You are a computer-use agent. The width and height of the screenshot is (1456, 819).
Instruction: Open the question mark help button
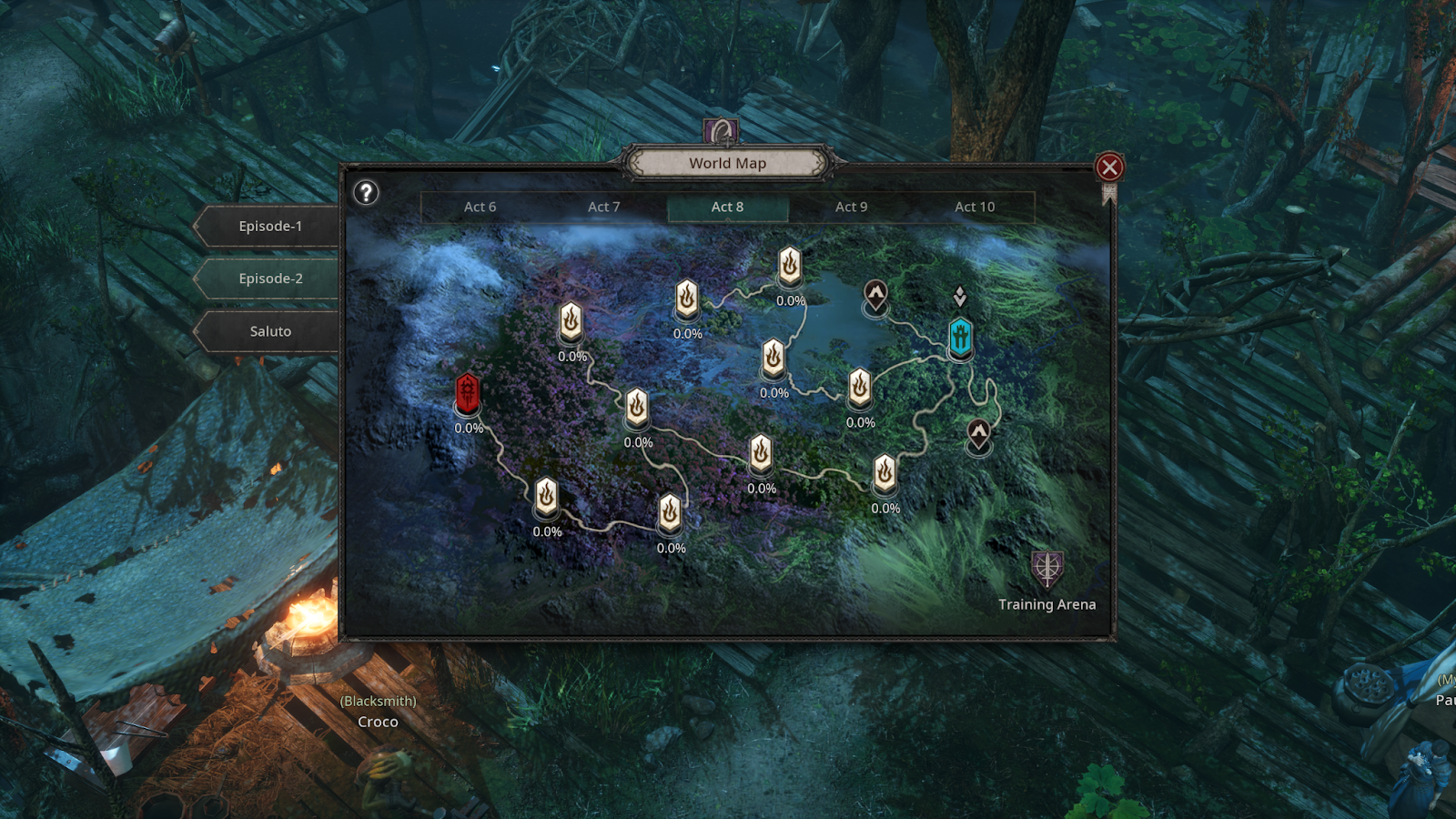coord(366,193)
